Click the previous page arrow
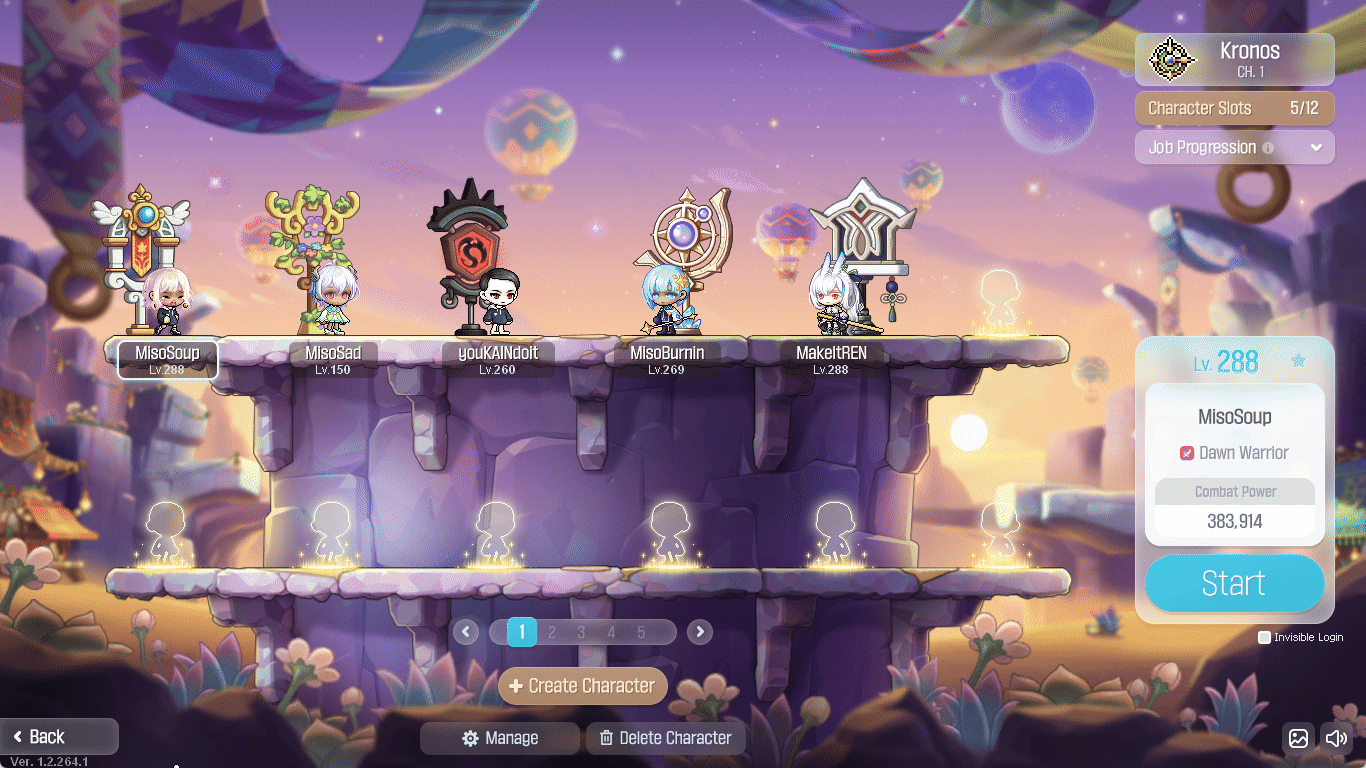 (465, 632)
